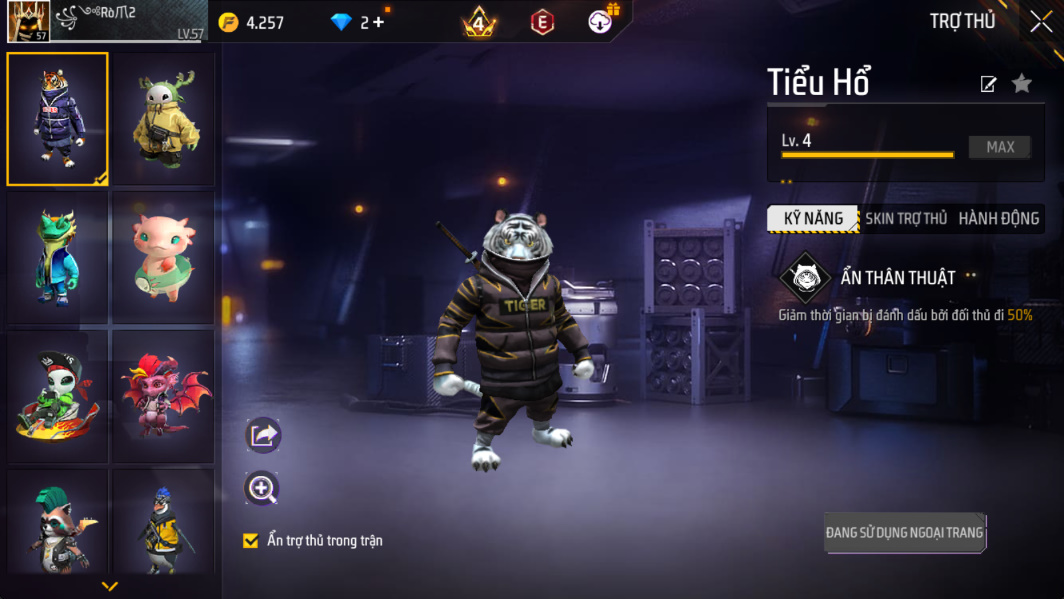Add diamonds with the plus button
This screenshot has width=1064, height=599.
point(378,22)
